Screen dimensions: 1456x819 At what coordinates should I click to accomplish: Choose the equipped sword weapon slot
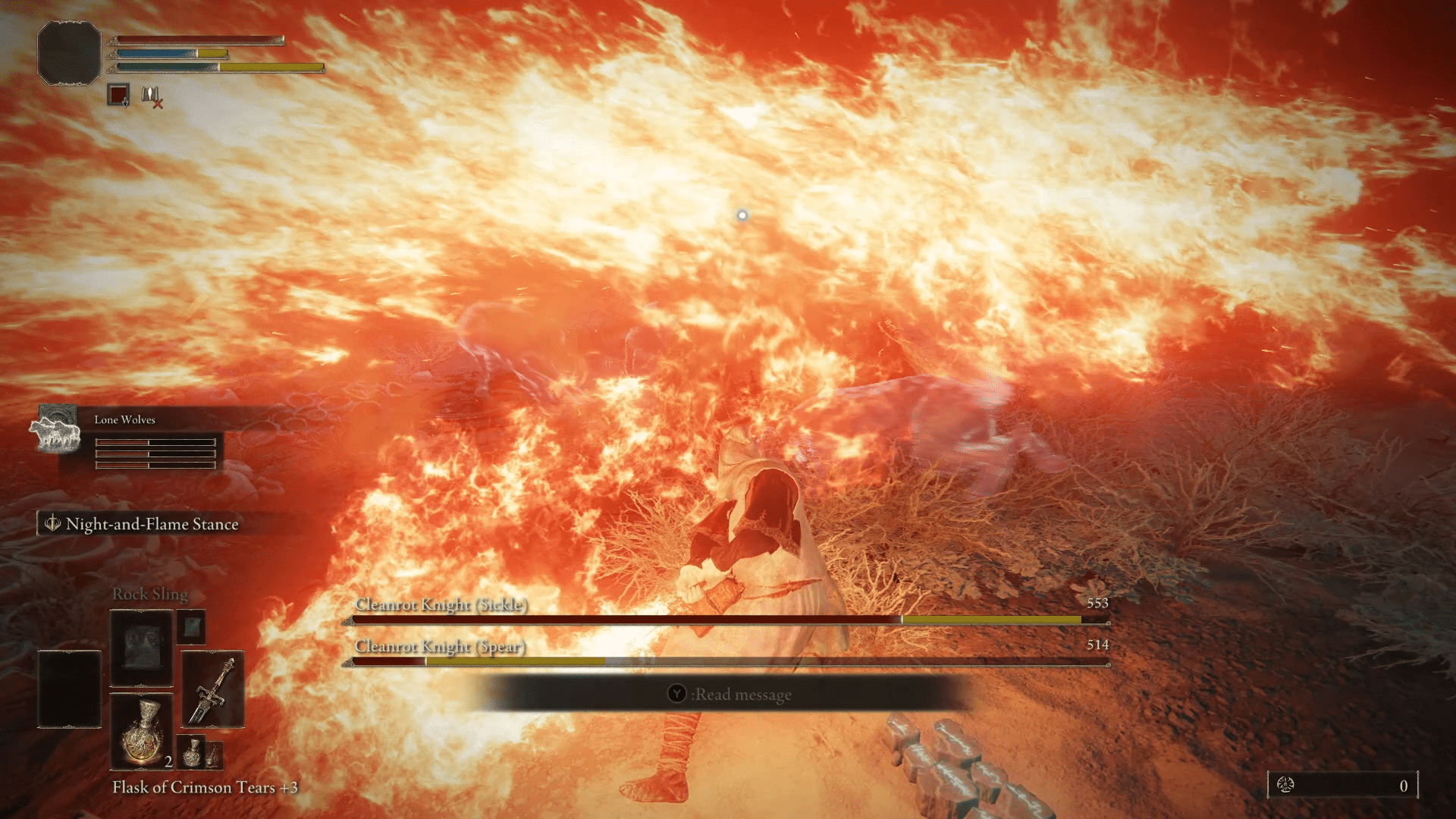[212, 689]
